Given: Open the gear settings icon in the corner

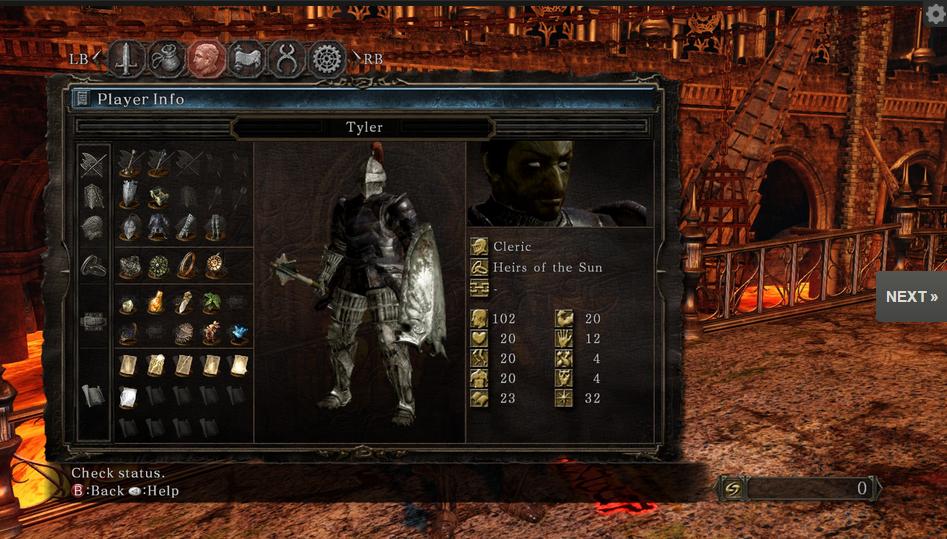Looking at the screenshot, I should pyautogui.click(x=936, y=13).
